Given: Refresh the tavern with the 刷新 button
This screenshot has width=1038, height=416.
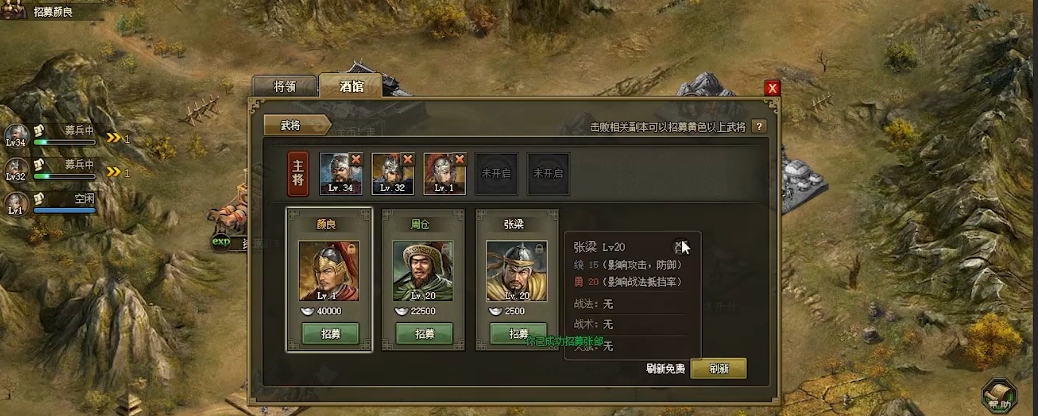Looking at the screenshot, I should (718, 368).
